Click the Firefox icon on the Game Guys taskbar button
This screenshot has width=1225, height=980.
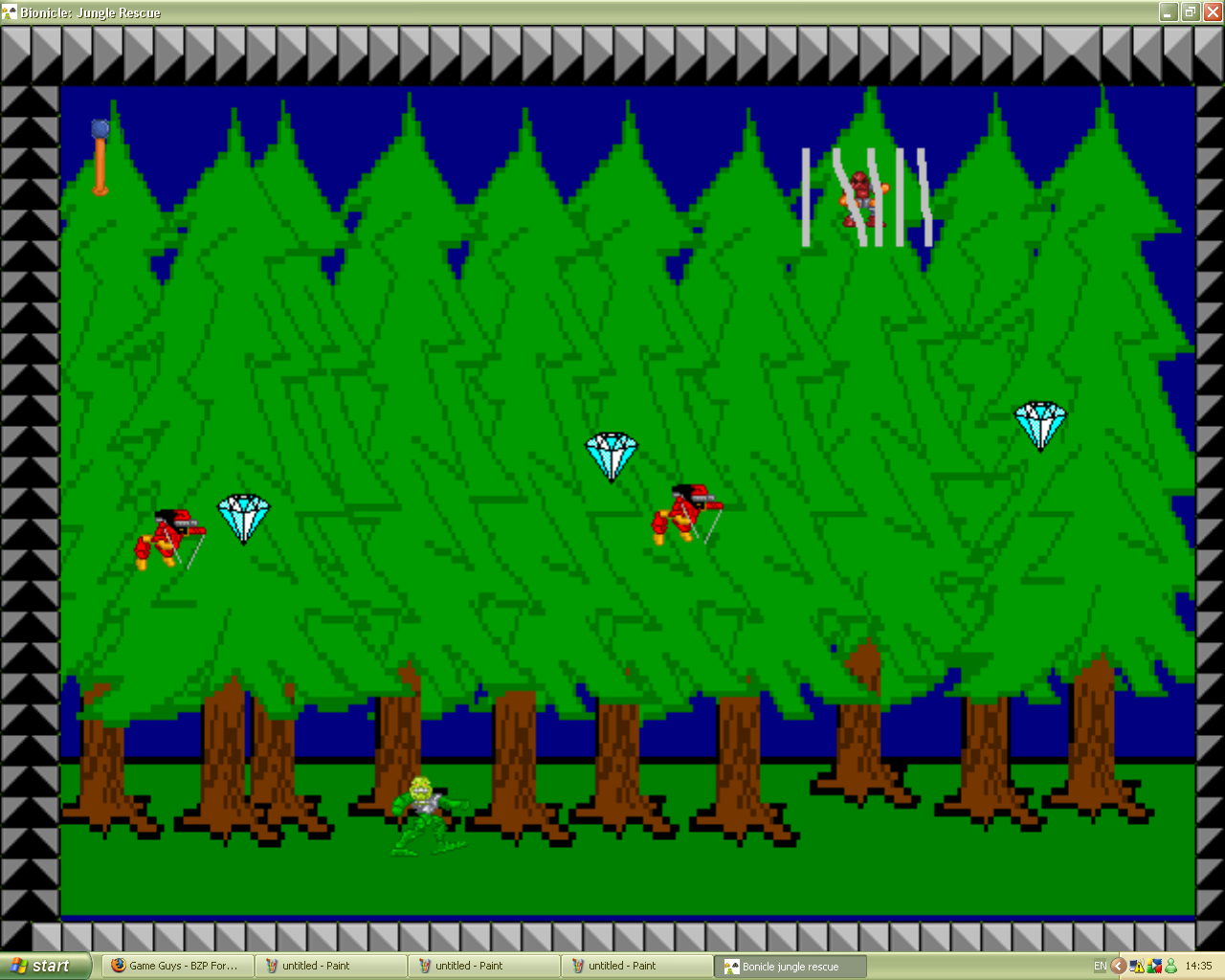(x=117, y=966)
